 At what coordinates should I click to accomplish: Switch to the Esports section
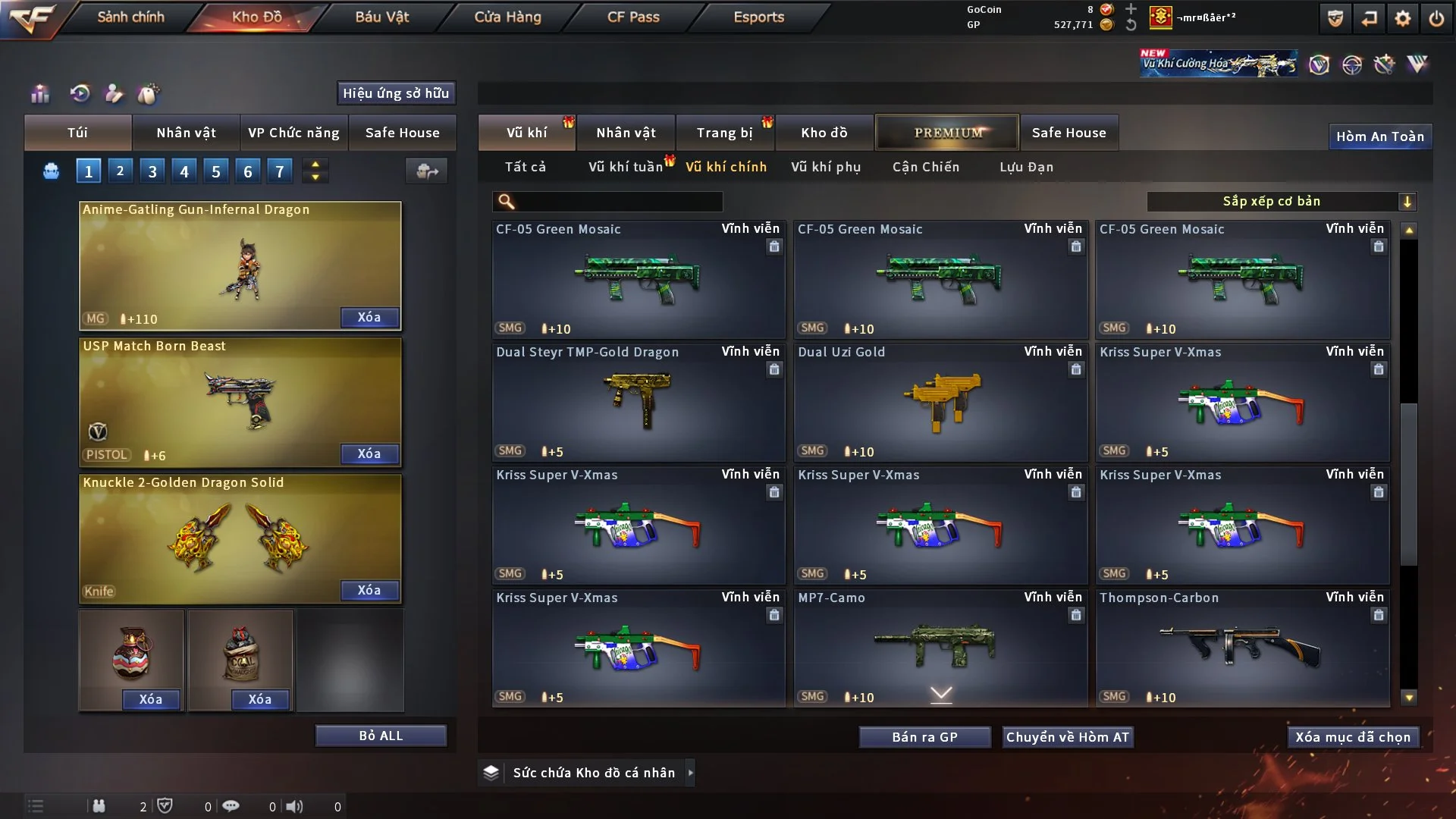pyautogui.click(x=758, y=17)
